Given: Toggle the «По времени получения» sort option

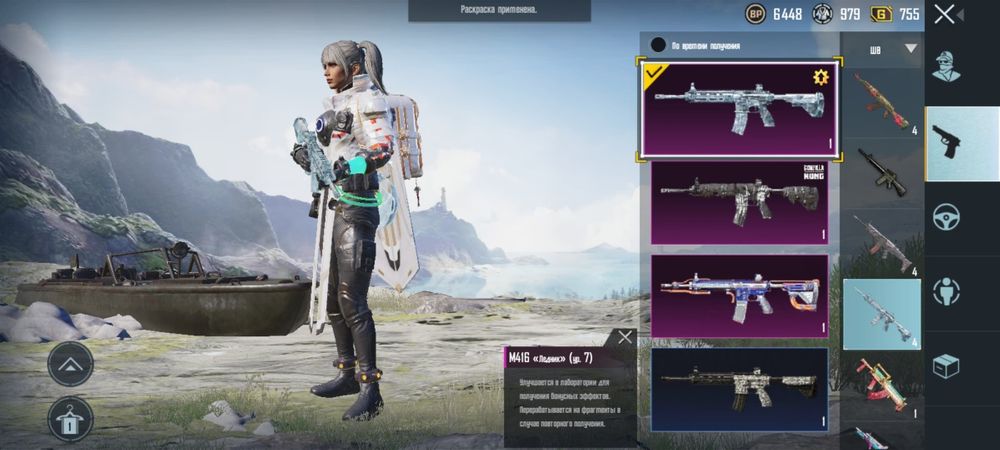Looking at the screenshot, I should (x=658, y=45).
